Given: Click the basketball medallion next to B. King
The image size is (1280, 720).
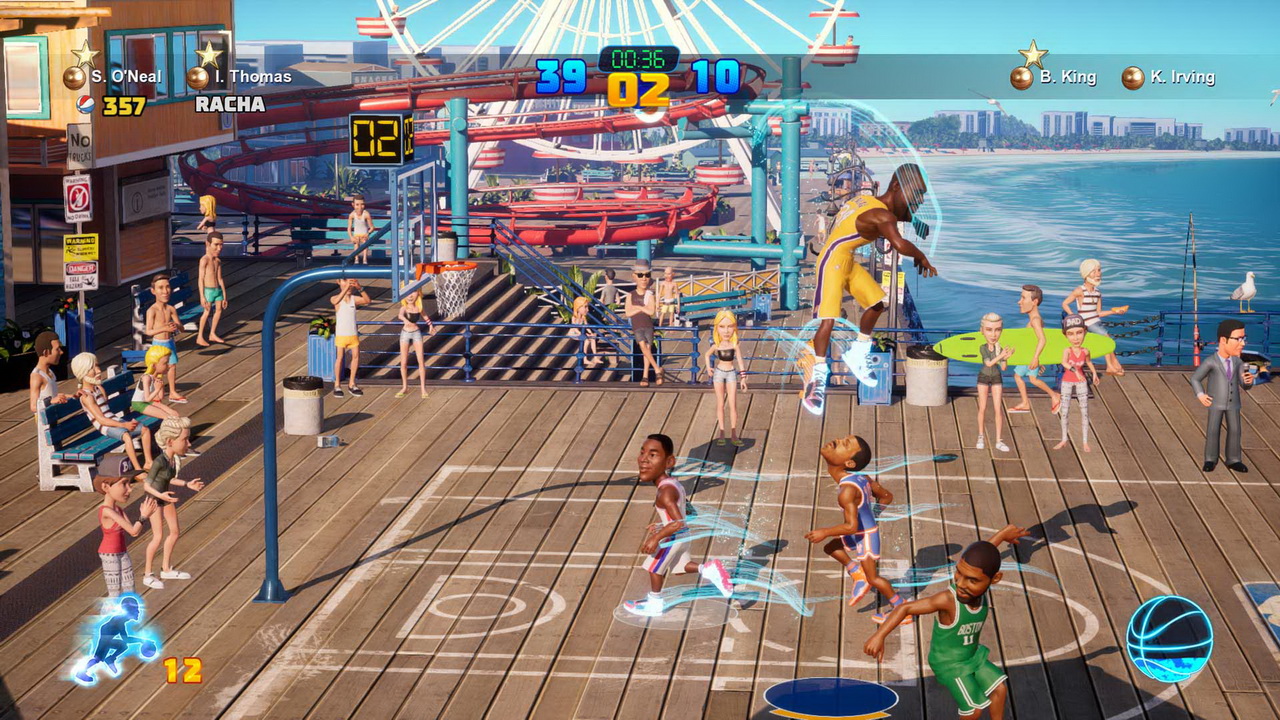Looking at the screenshot, I should 1022,76.
